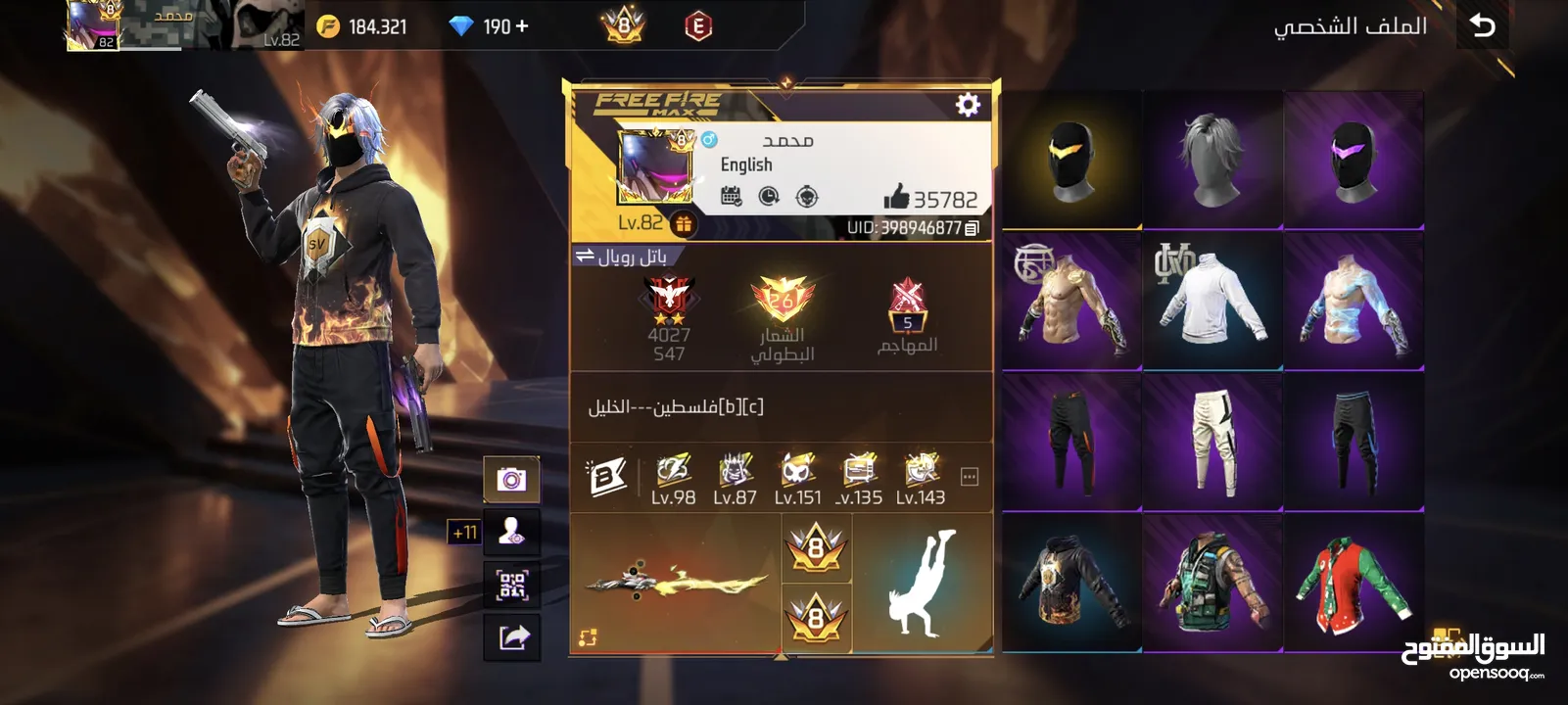Select the red and green jacket
The width and height of the screenshot is (1568, 705).
point(1354,584)
